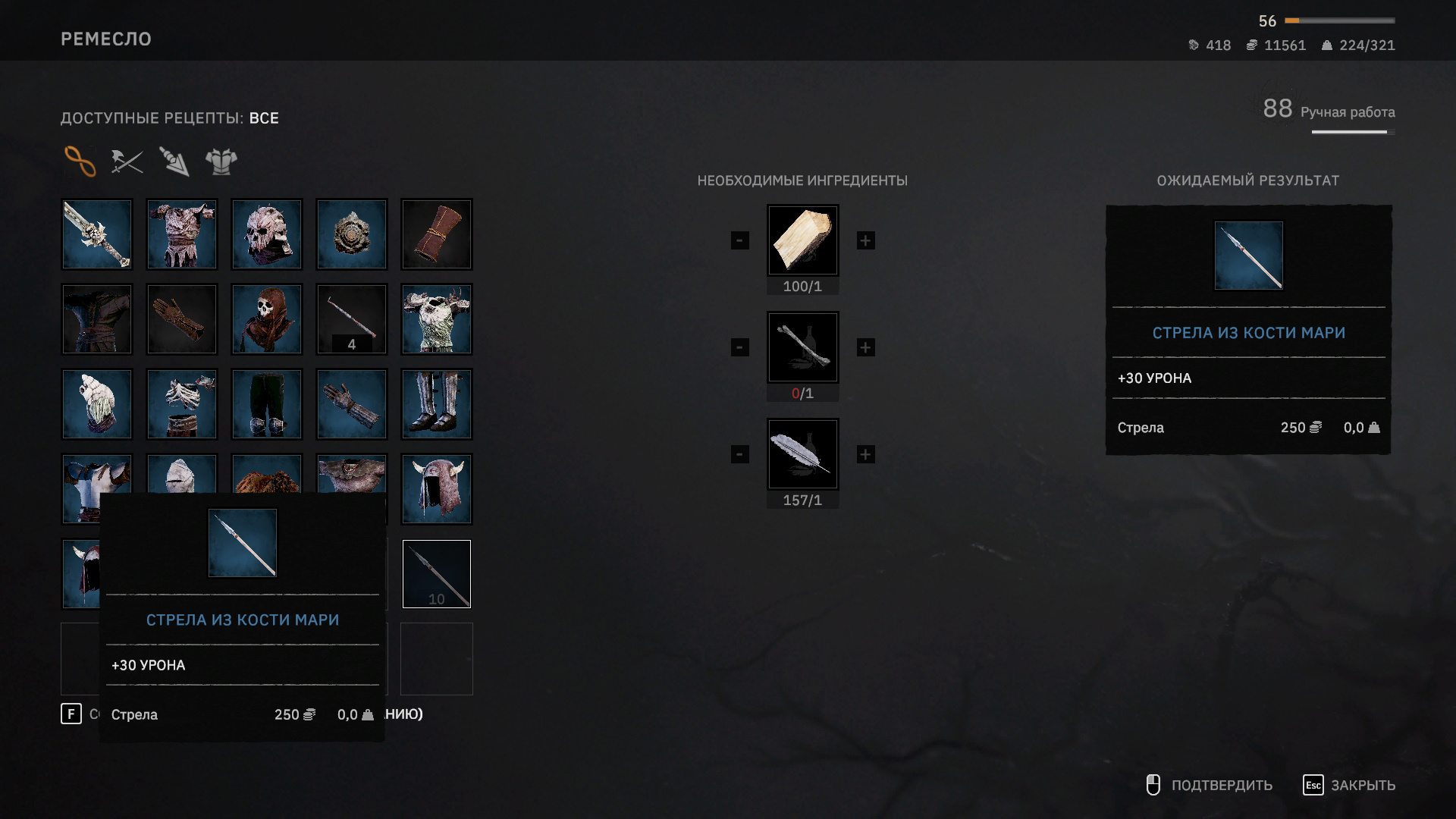This screenshot has width=1456, height=819.
Task: Decrease the wood ingredient amount
Action: tap(740, 240)
